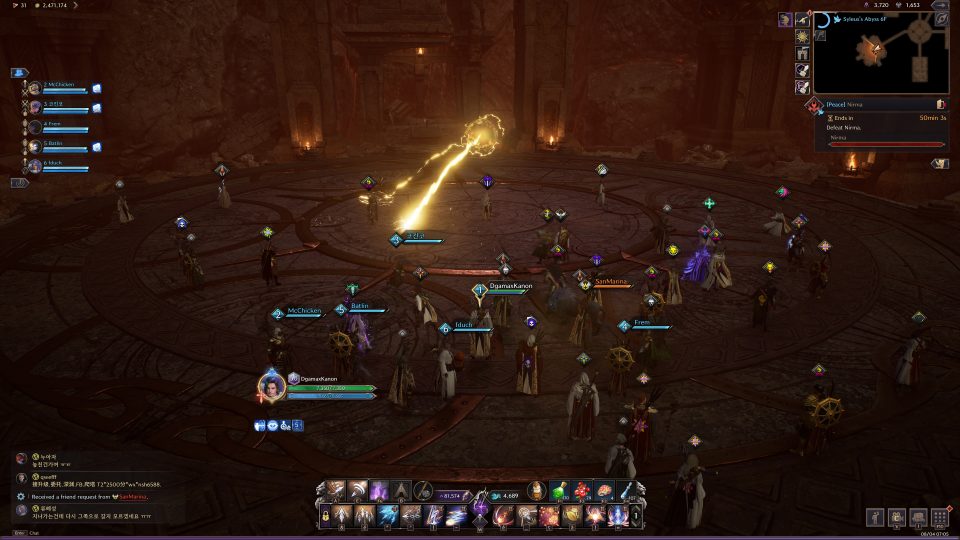Select party member Batlin's frame

[x=62, y=146]
